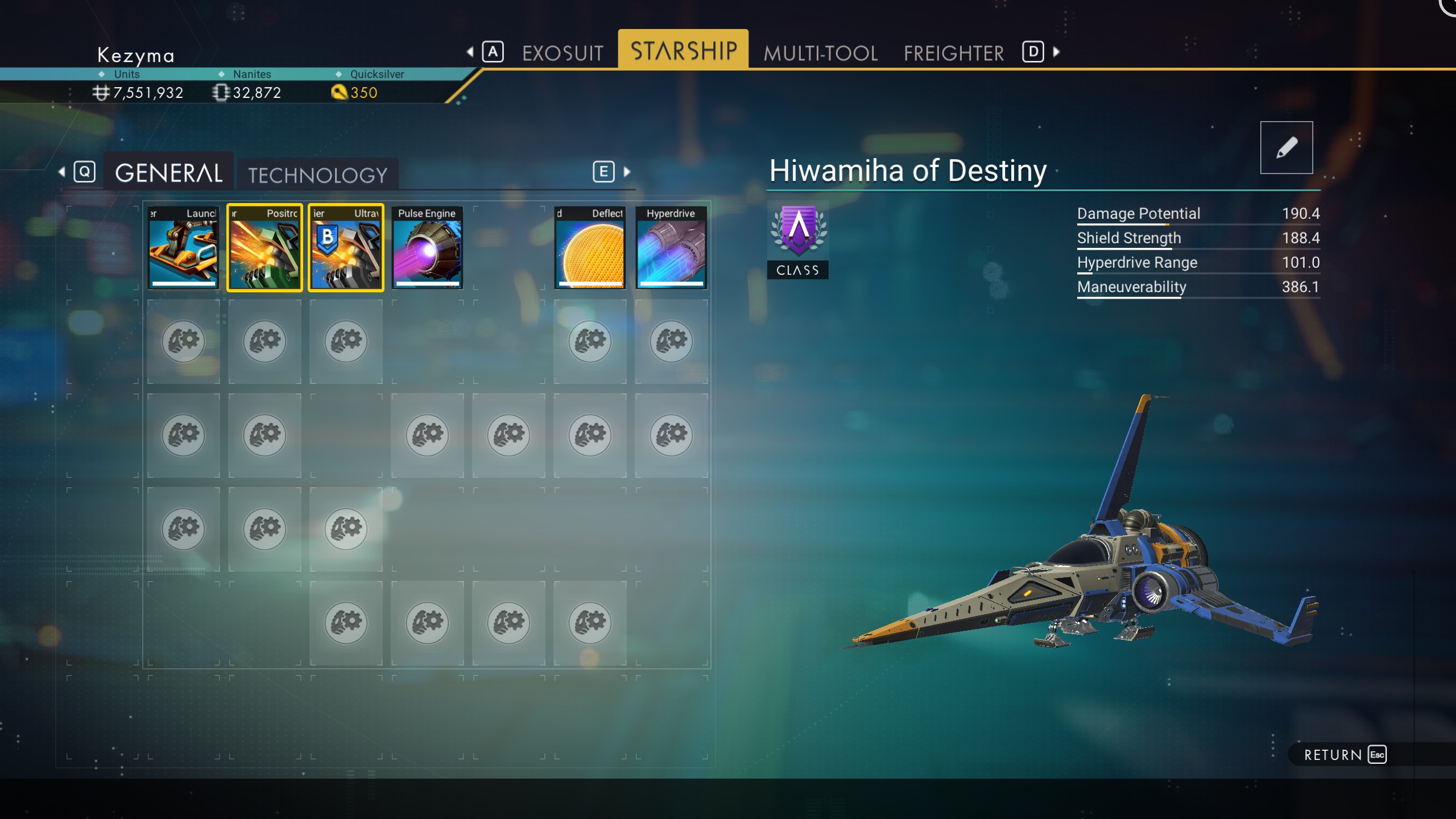This screenshot has width=1456, height=819.
Task: Click the Pulse Engine slot
Action: tap(427, 247)
